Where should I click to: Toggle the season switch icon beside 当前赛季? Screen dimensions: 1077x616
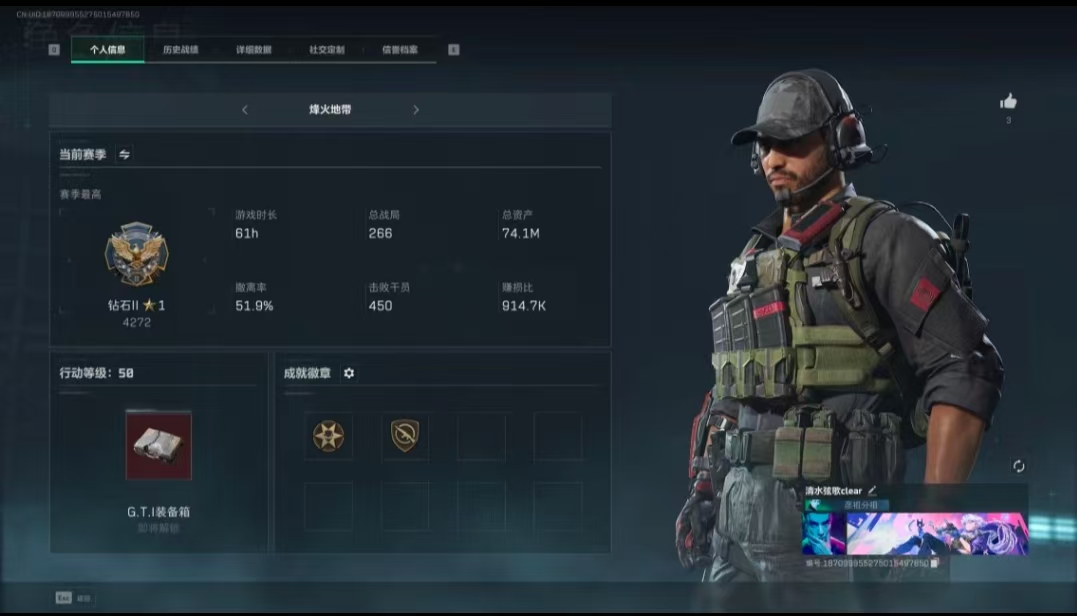click(x=124, y=154)
